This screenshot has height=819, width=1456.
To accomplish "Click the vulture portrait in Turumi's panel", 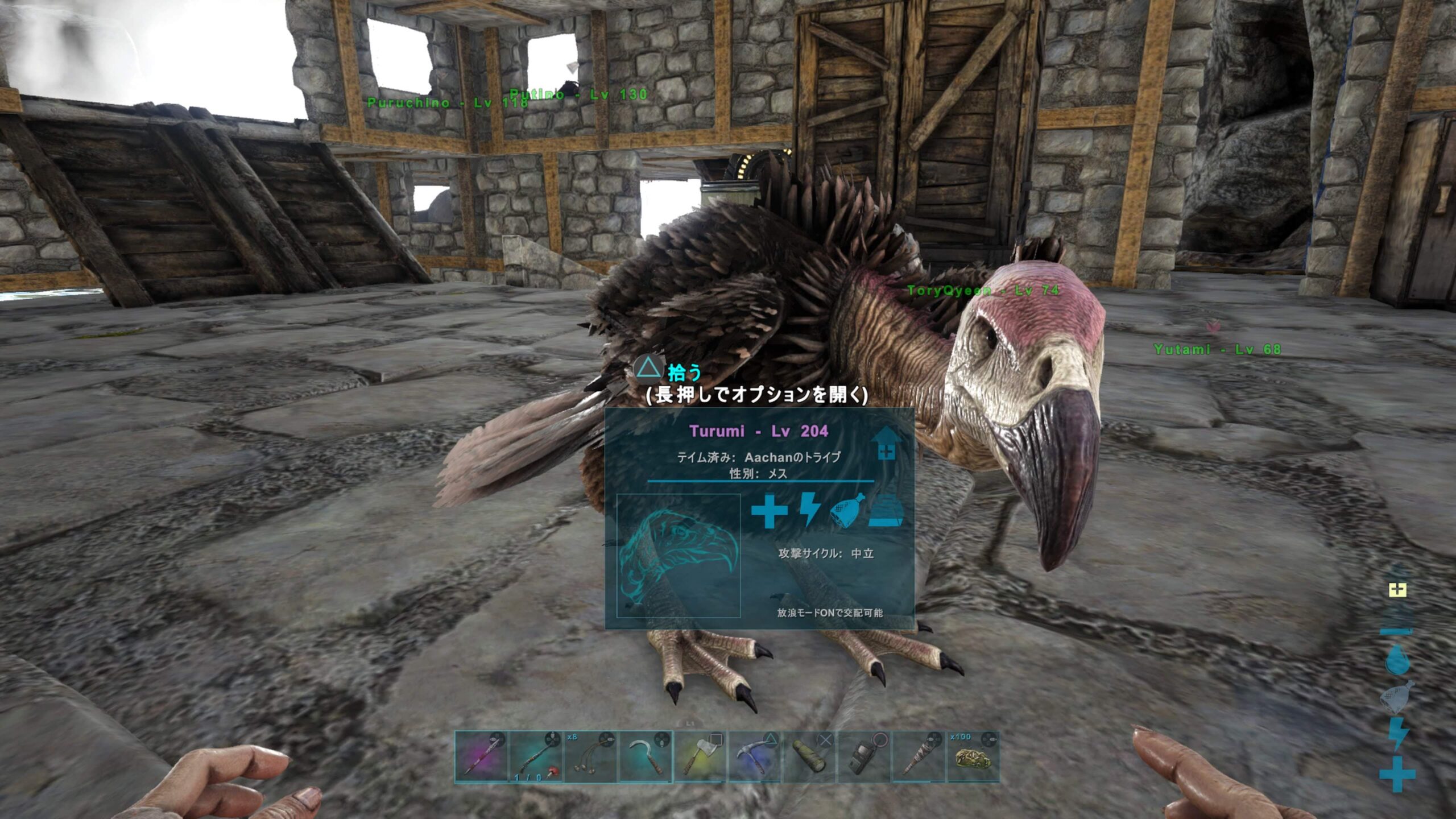I will tap(679, 556).
